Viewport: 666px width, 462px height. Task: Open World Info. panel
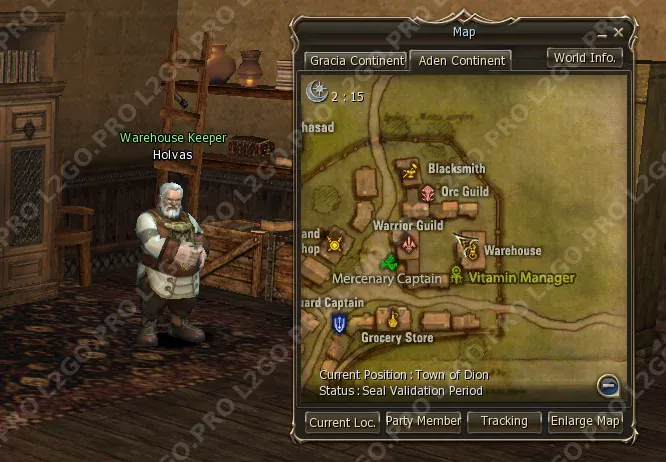[586, 57]
